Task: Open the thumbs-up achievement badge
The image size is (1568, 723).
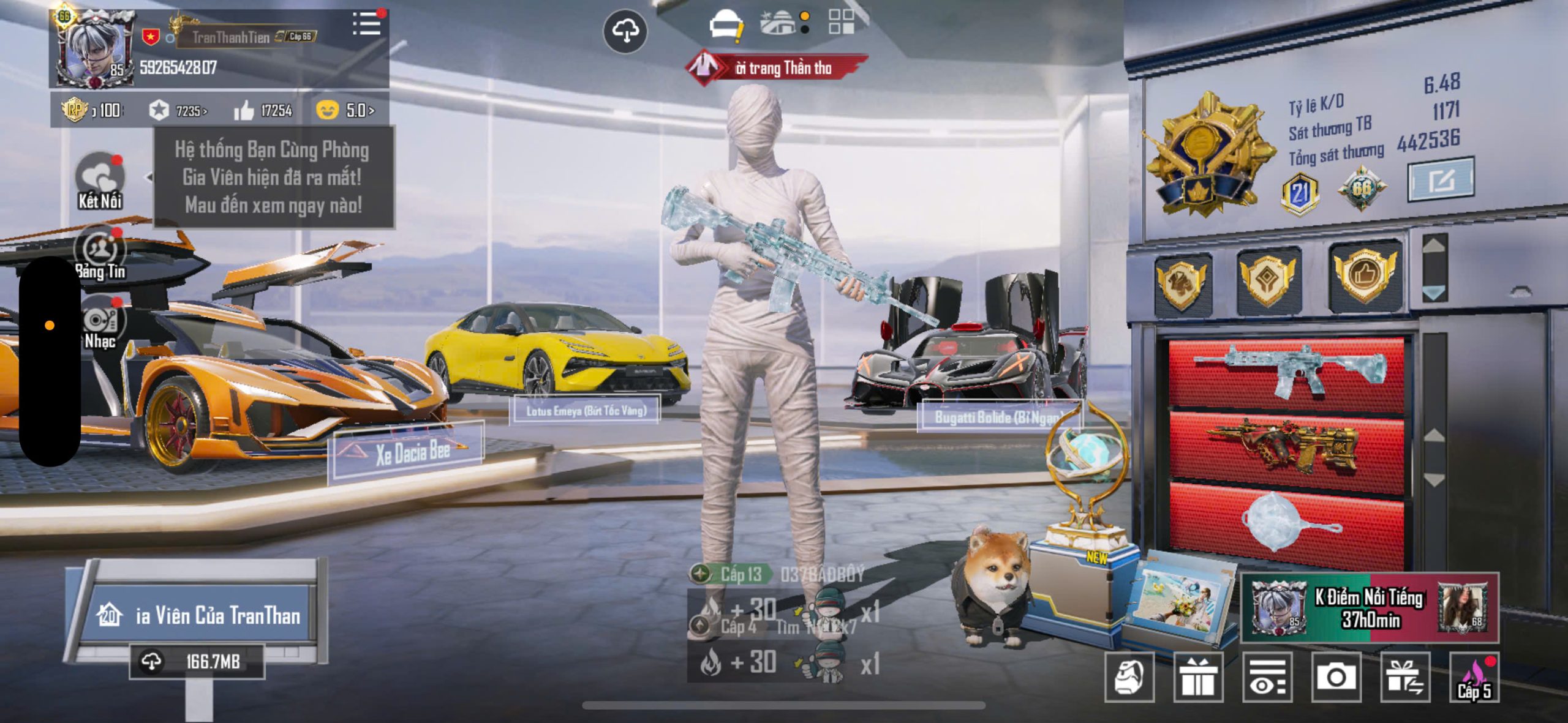Action: [x=1365, y=277]
